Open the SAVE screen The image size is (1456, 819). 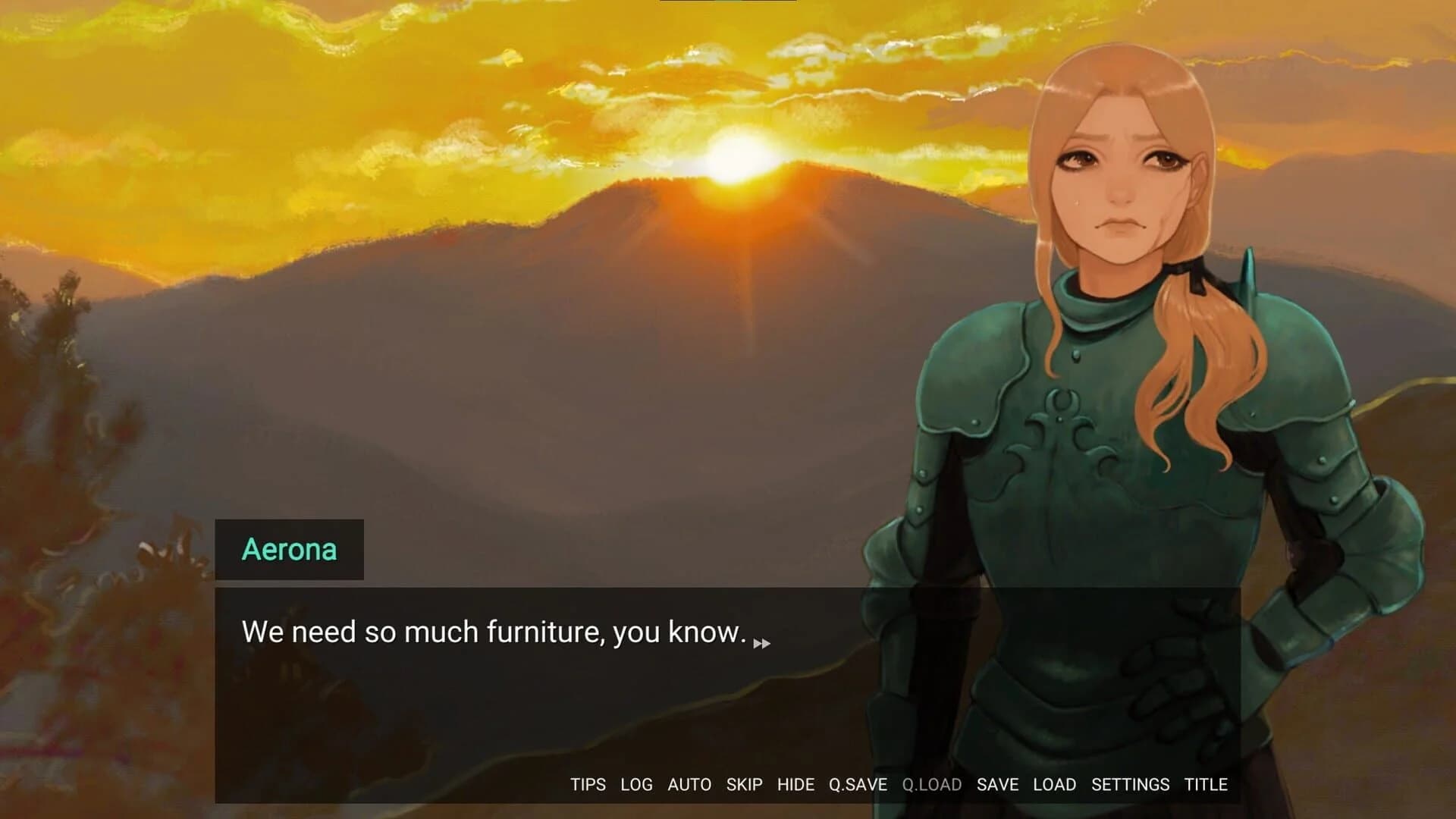click(997, 785)
